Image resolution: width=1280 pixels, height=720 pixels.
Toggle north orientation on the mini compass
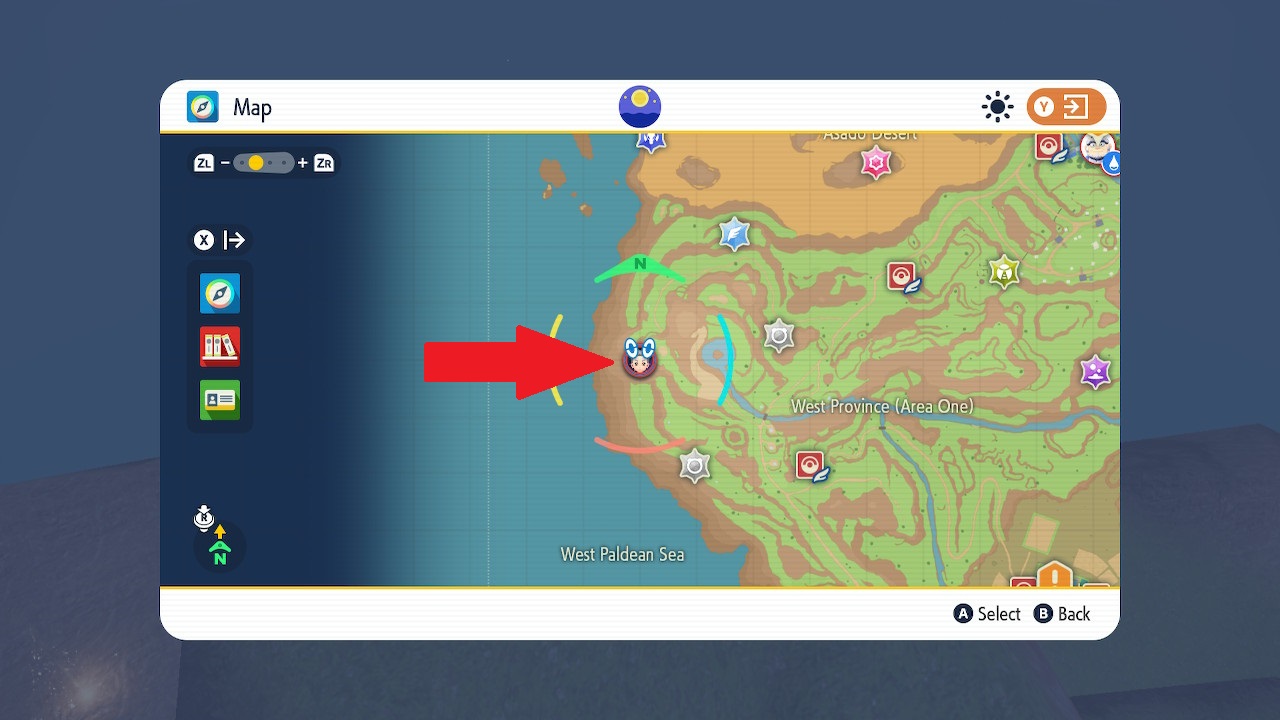(219, 547)
